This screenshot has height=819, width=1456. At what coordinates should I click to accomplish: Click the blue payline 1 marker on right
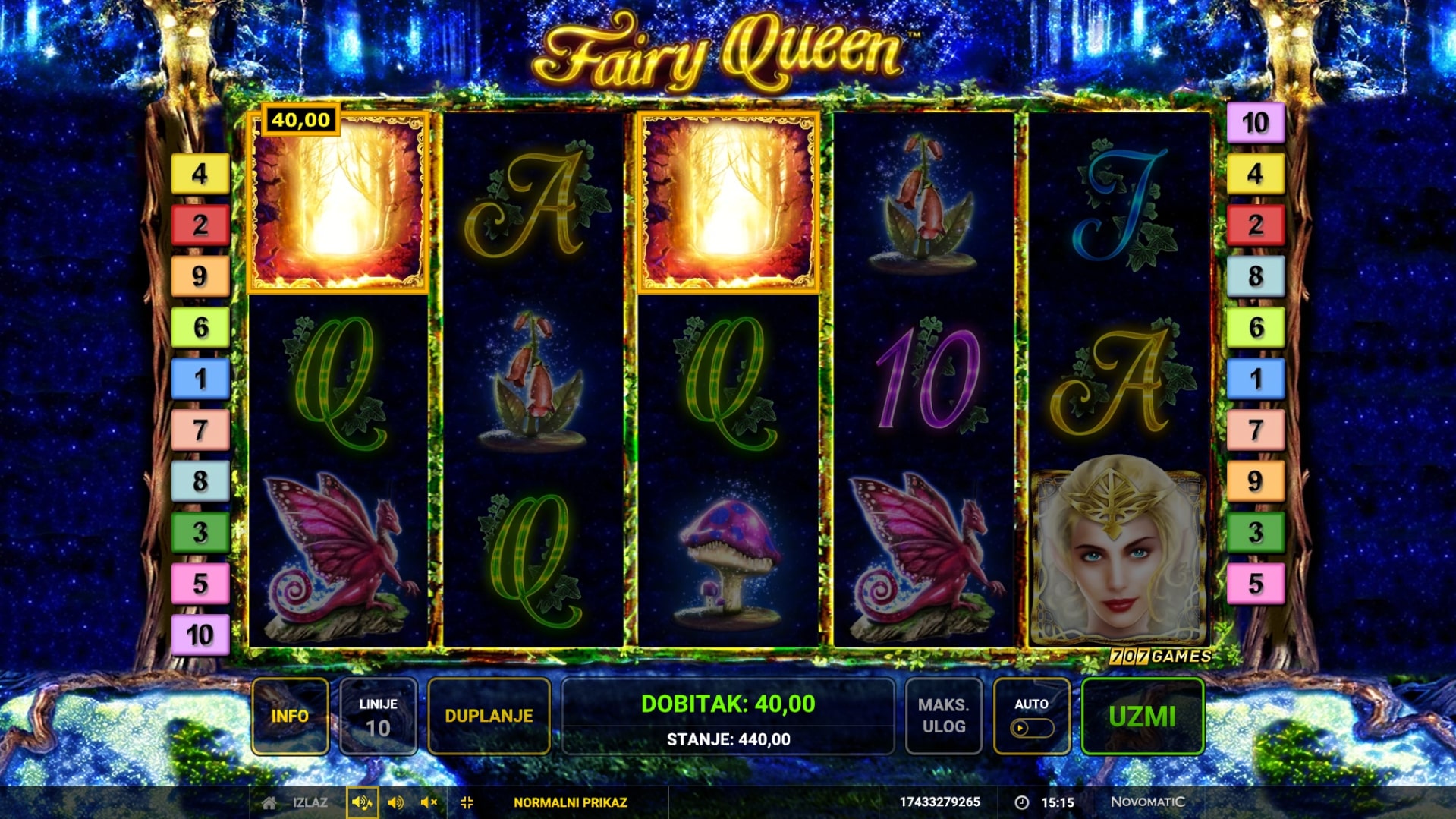click(x=1256, y=378)
